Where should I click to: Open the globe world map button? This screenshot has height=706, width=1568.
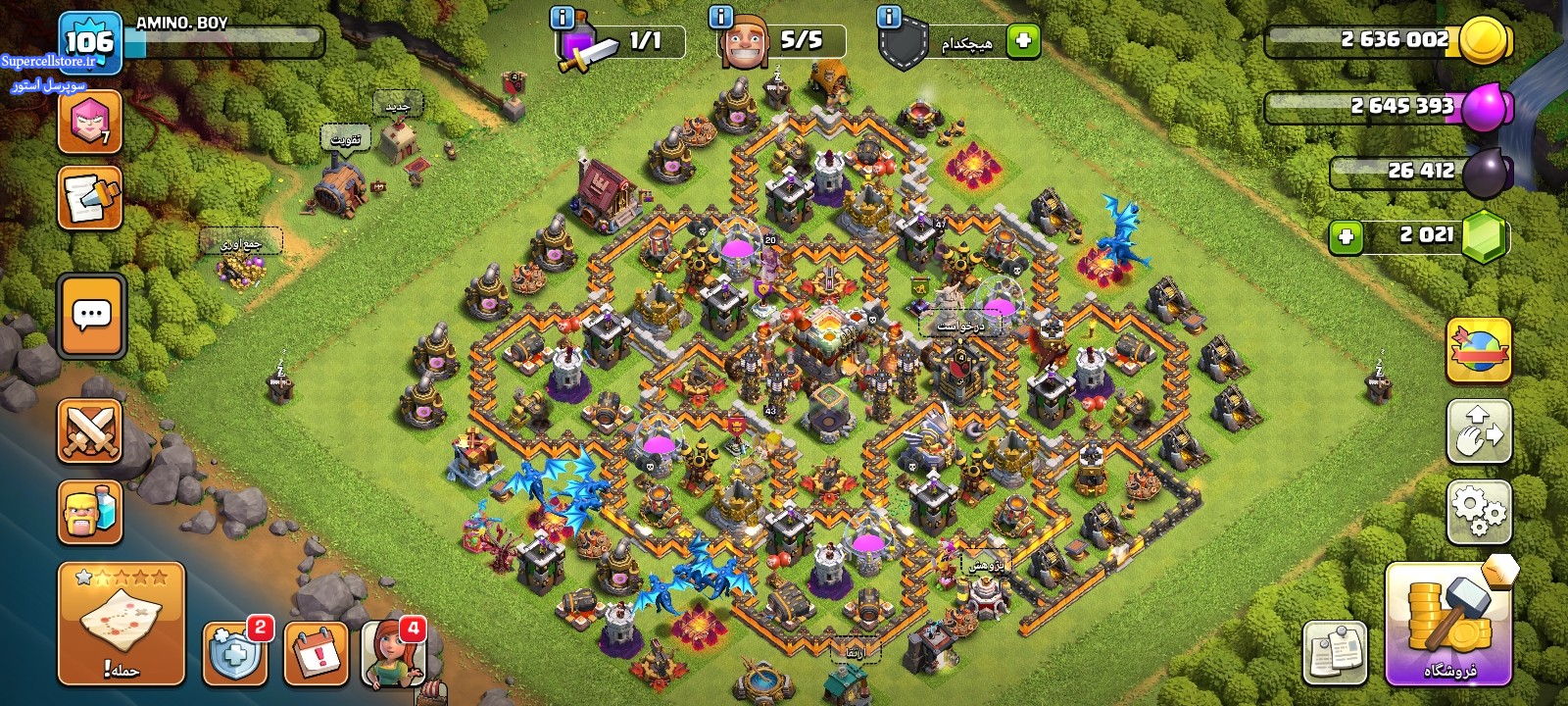1479,350
